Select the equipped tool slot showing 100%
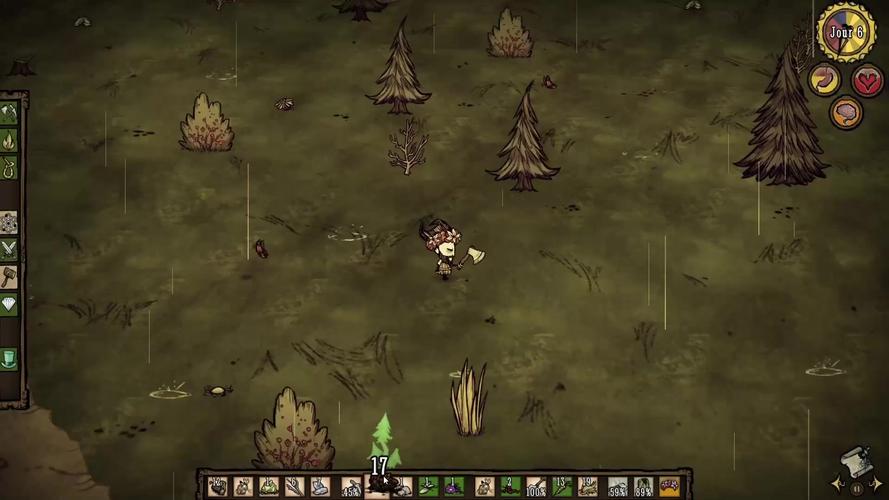The image size is (889, 500). (x=536, y=487)
